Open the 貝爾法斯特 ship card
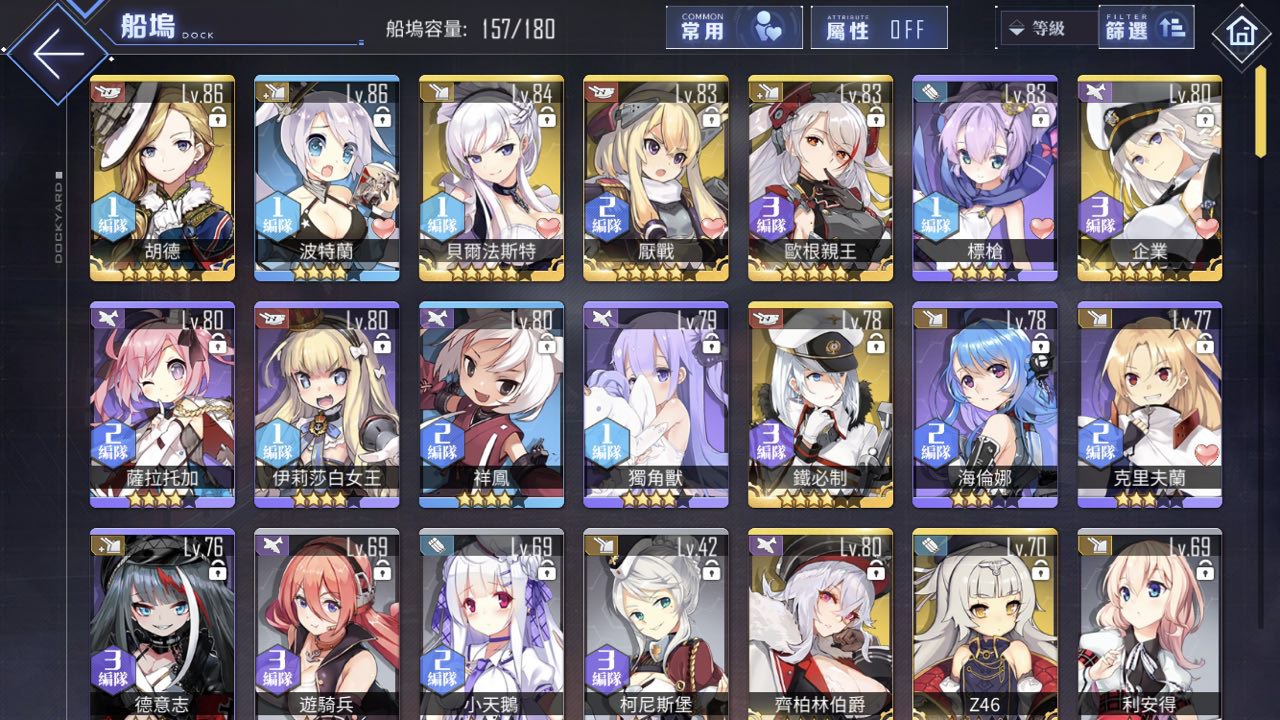This screenshot has width=1280, height=720. 491,178
